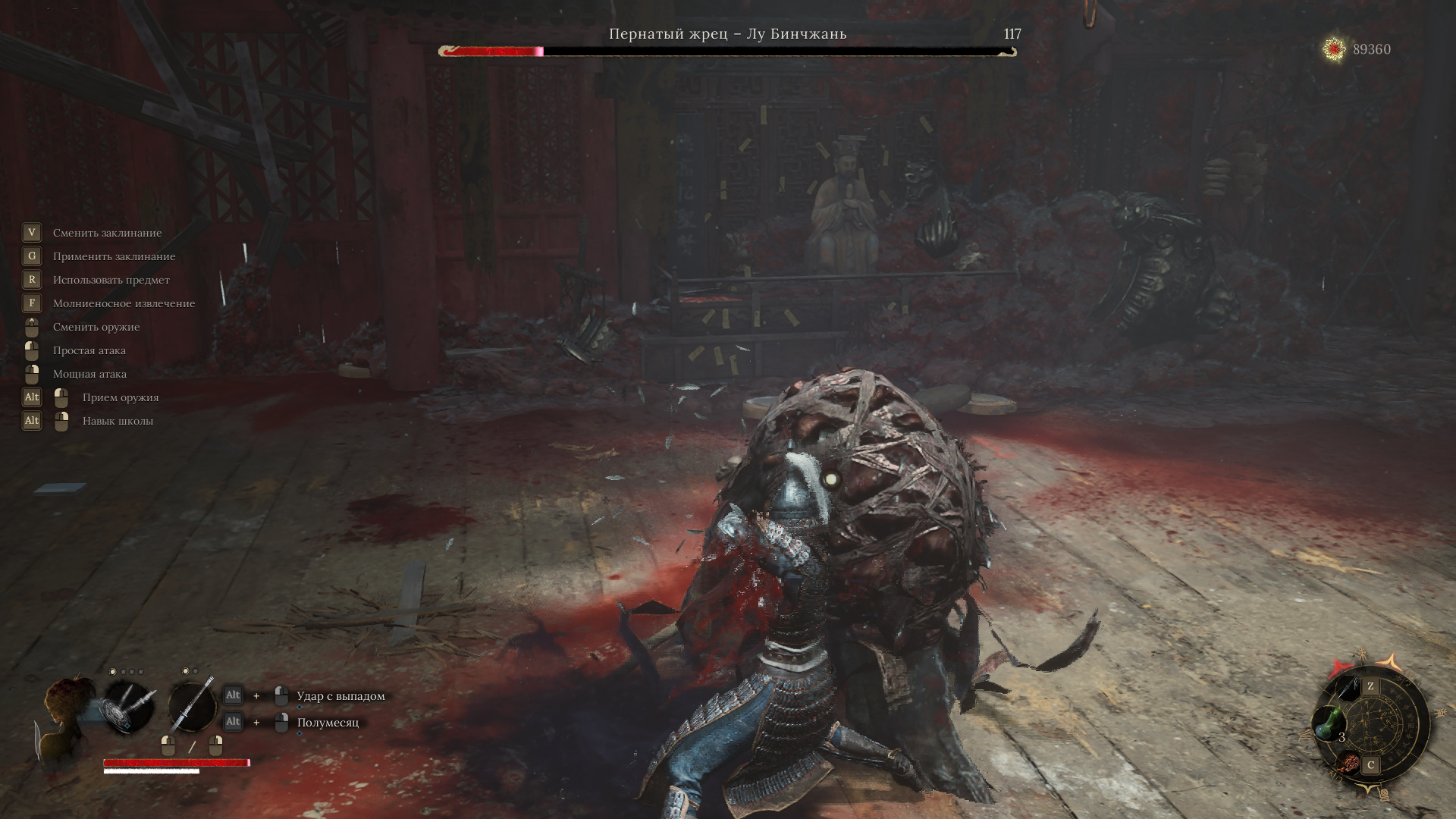Use the green gourd healing flask
Image resolution: width=1456 pixels, height=819 pixels.
[x=1327, y=723]
